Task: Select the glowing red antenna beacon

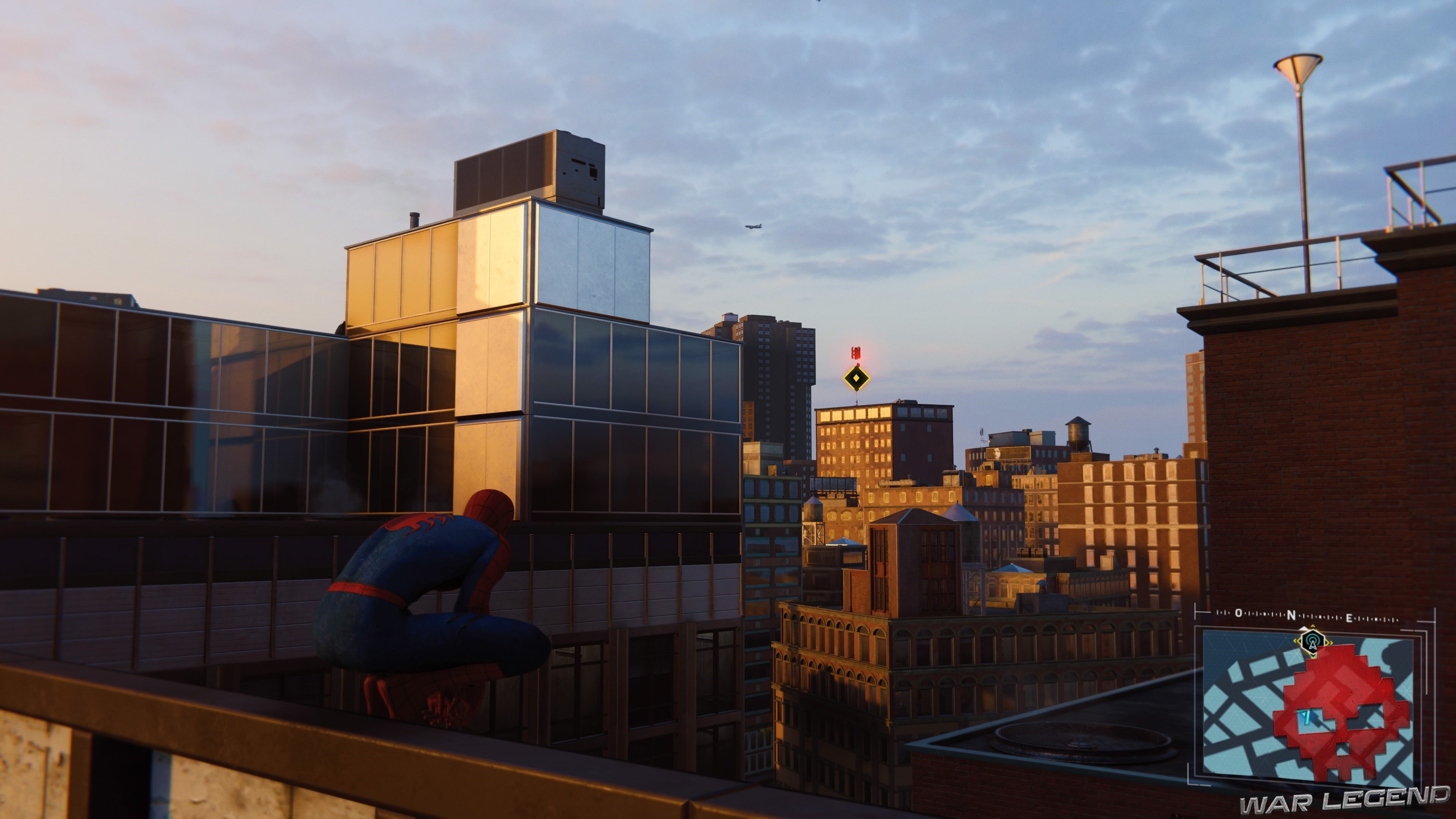Action: 857,353
